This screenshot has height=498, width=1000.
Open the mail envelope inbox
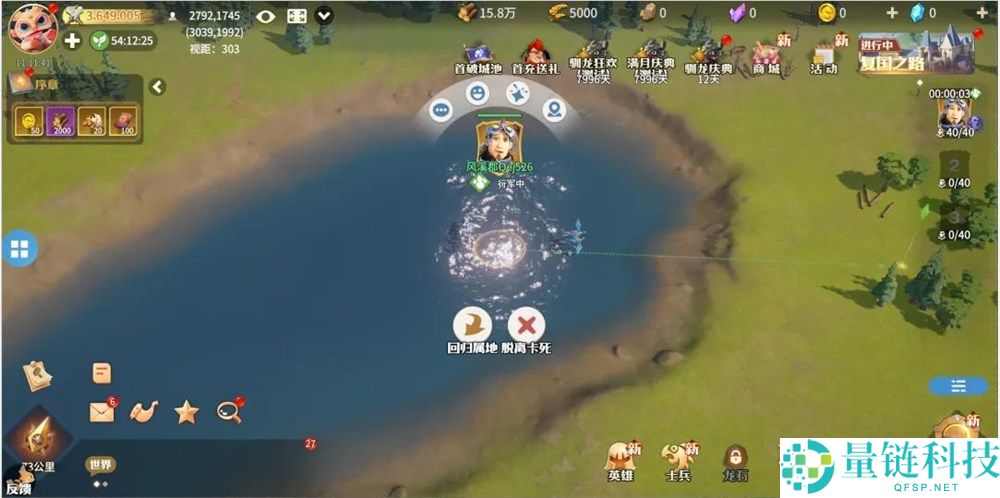(101, 411)
